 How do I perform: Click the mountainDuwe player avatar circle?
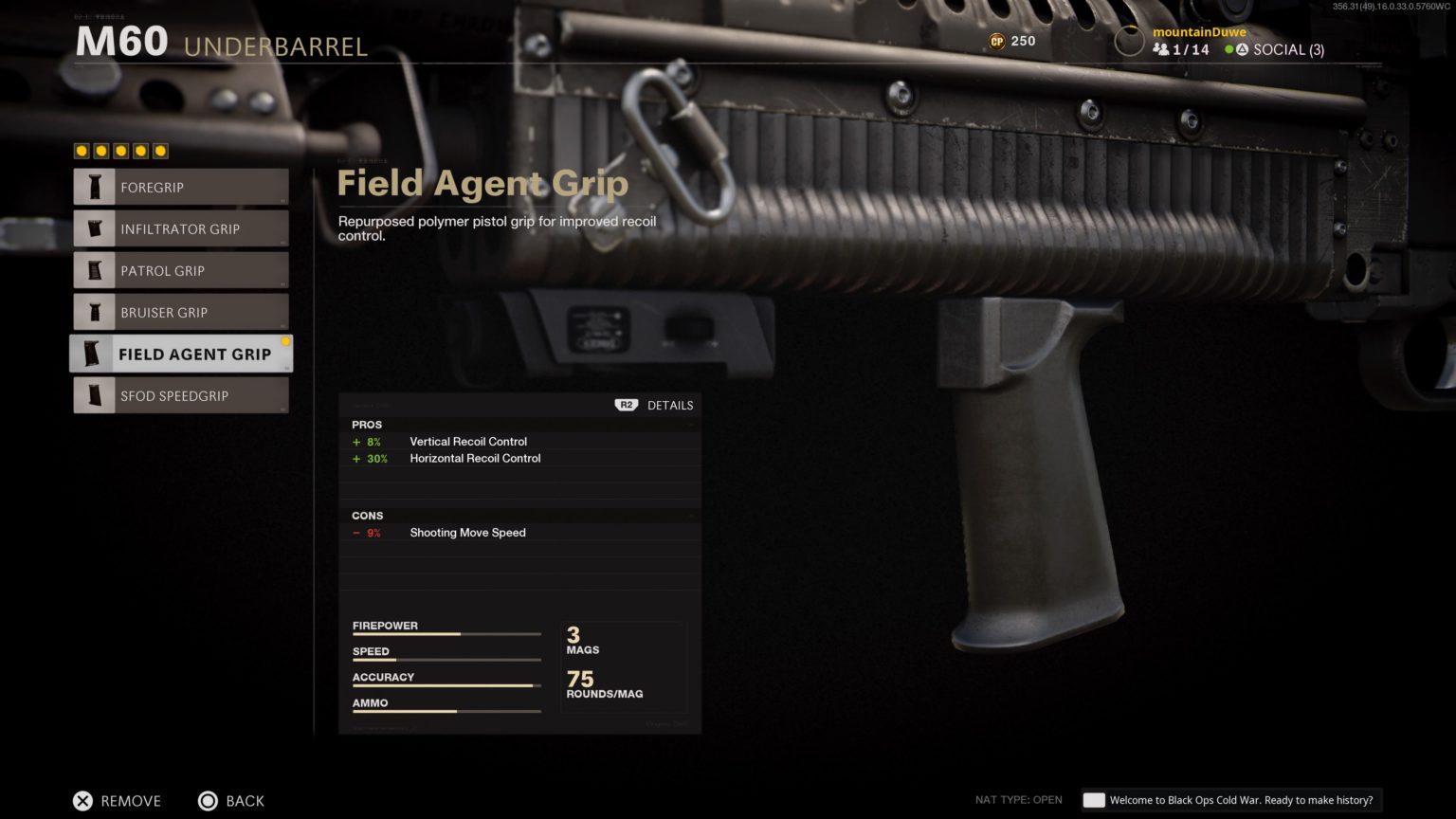point(1129,41)
